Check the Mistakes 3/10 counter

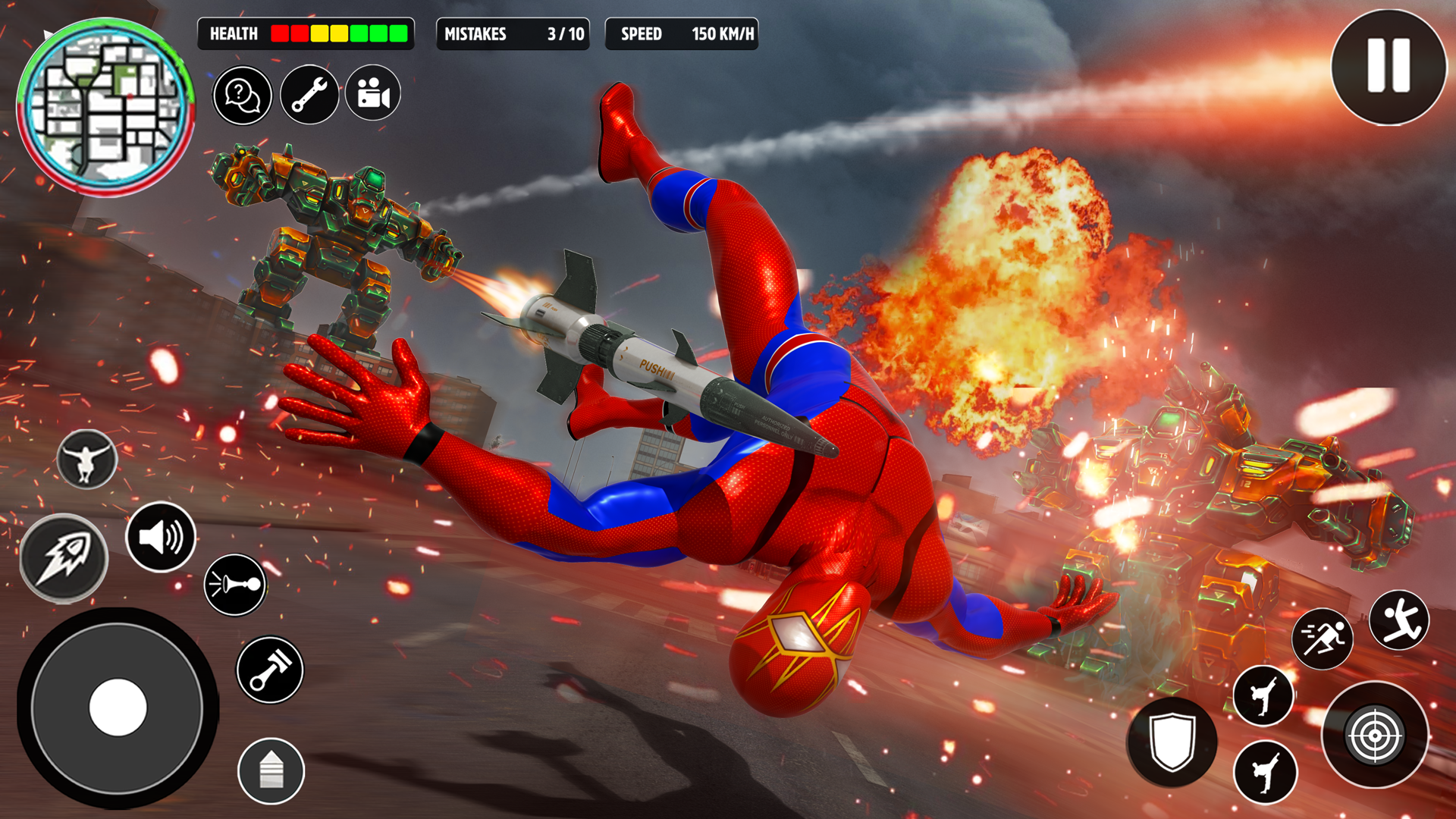pyautogui.click(x=513, y=34)
